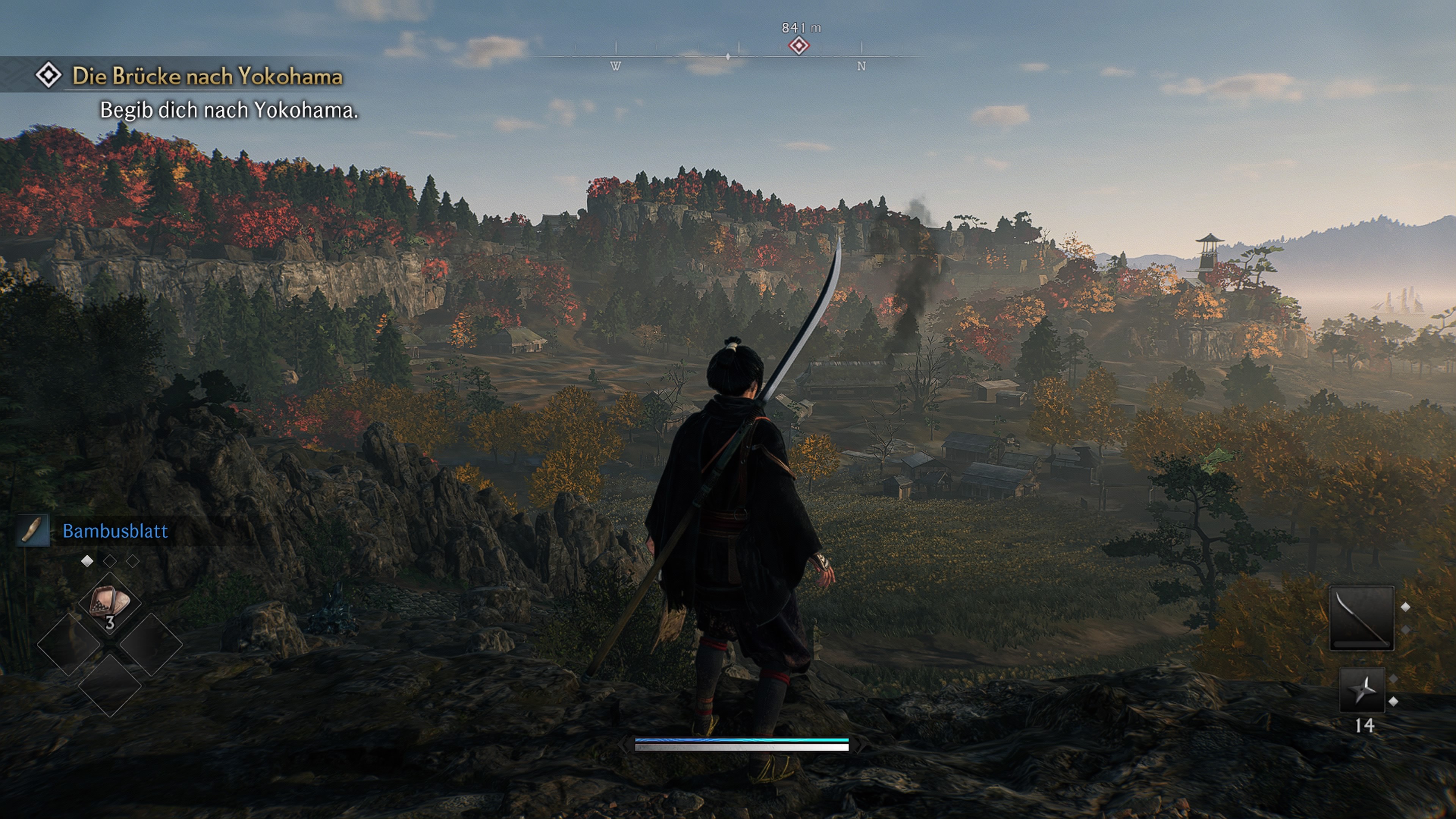Select the Die Brücke nach Yokohama quest tracker
Viewport: 1456px width, 819px height.
pyautogui.click(x=207, y=76)
